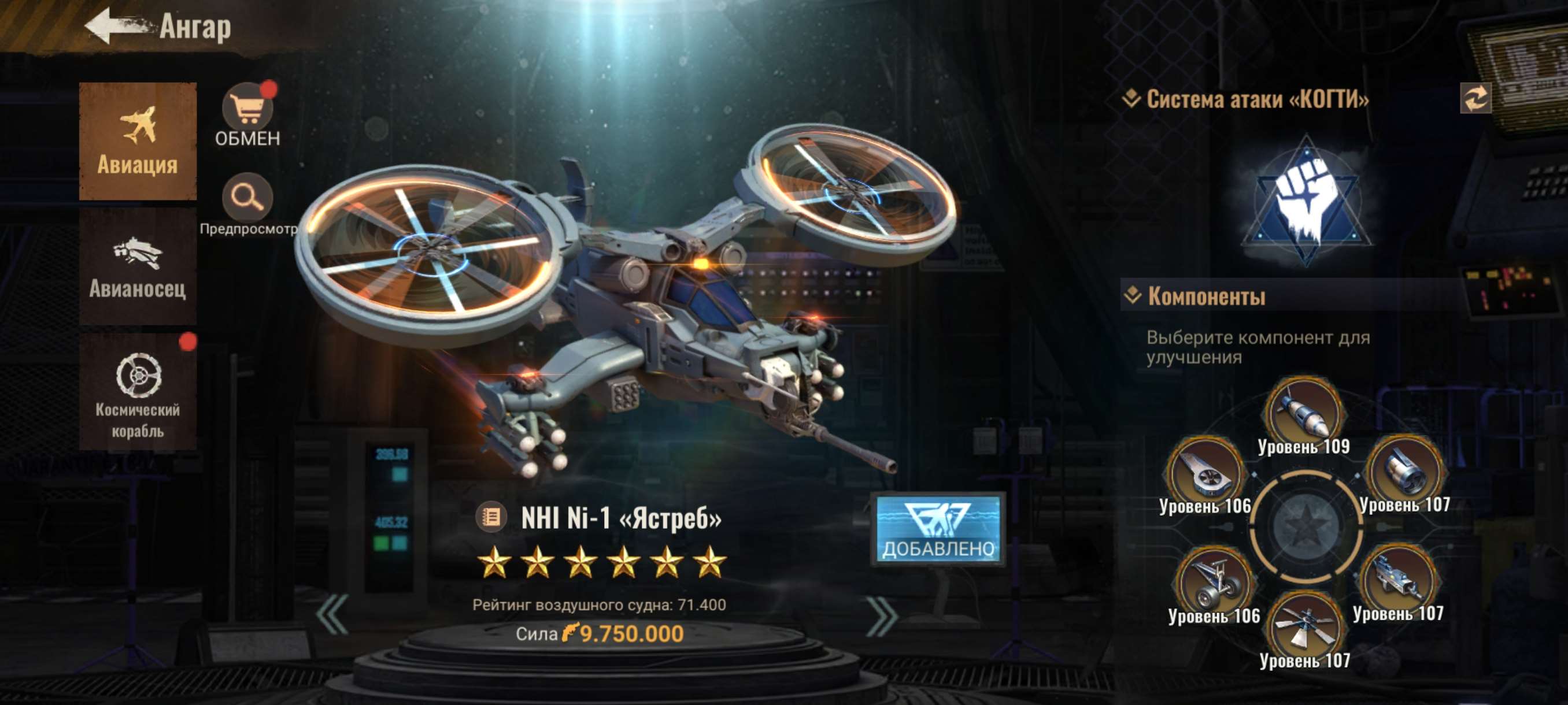Pick the tail fan component level 106
Screen dimensions: 1568x705
1204,473
